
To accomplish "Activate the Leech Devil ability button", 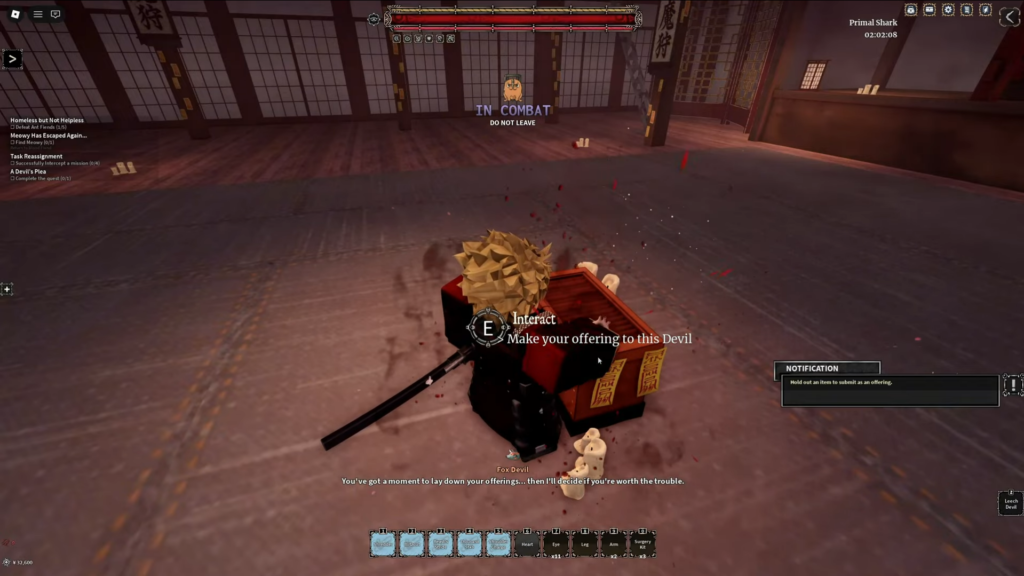I will [x=1010, y=503].
